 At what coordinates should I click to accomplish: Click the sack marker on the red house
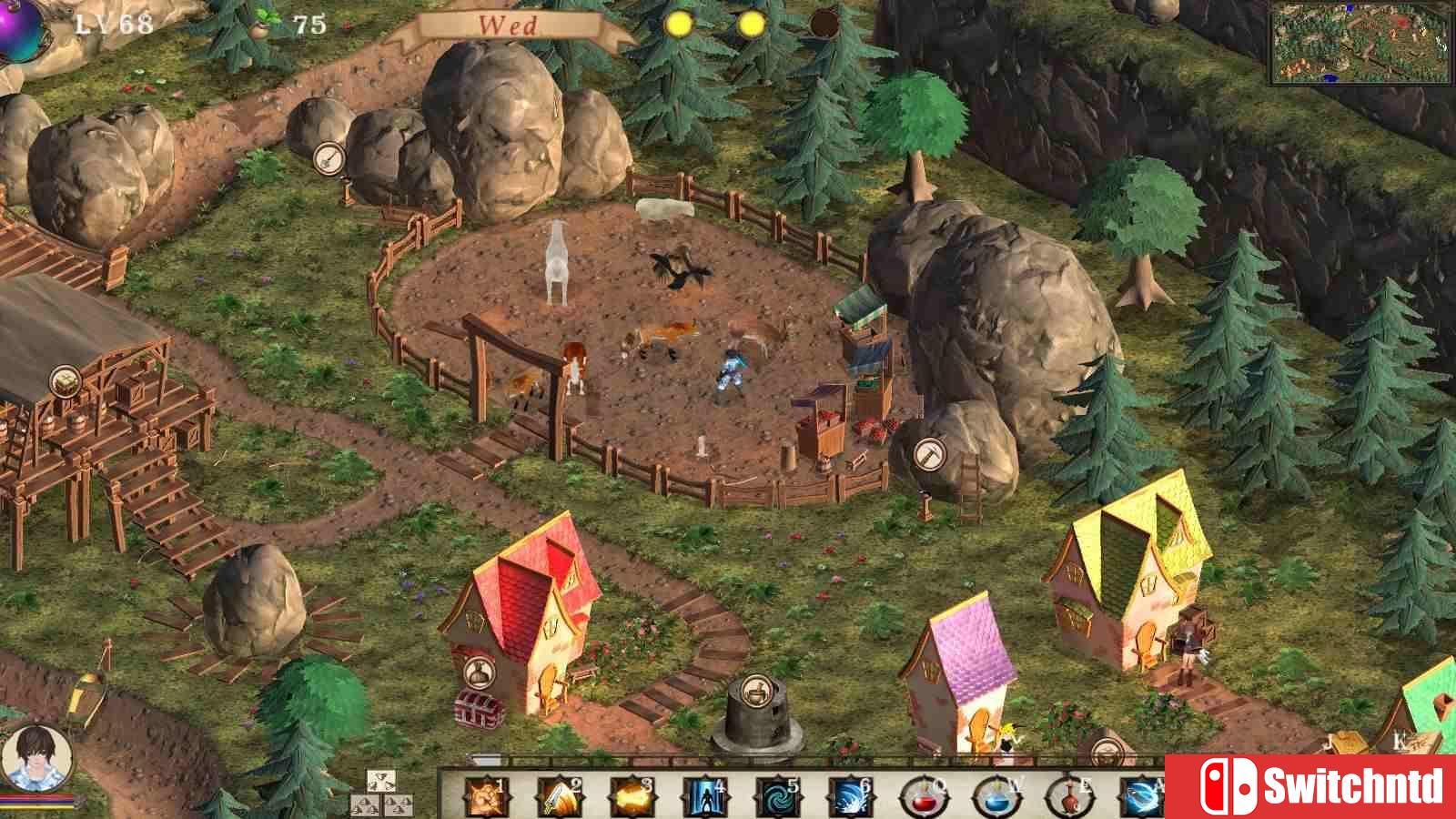point(475,674)
